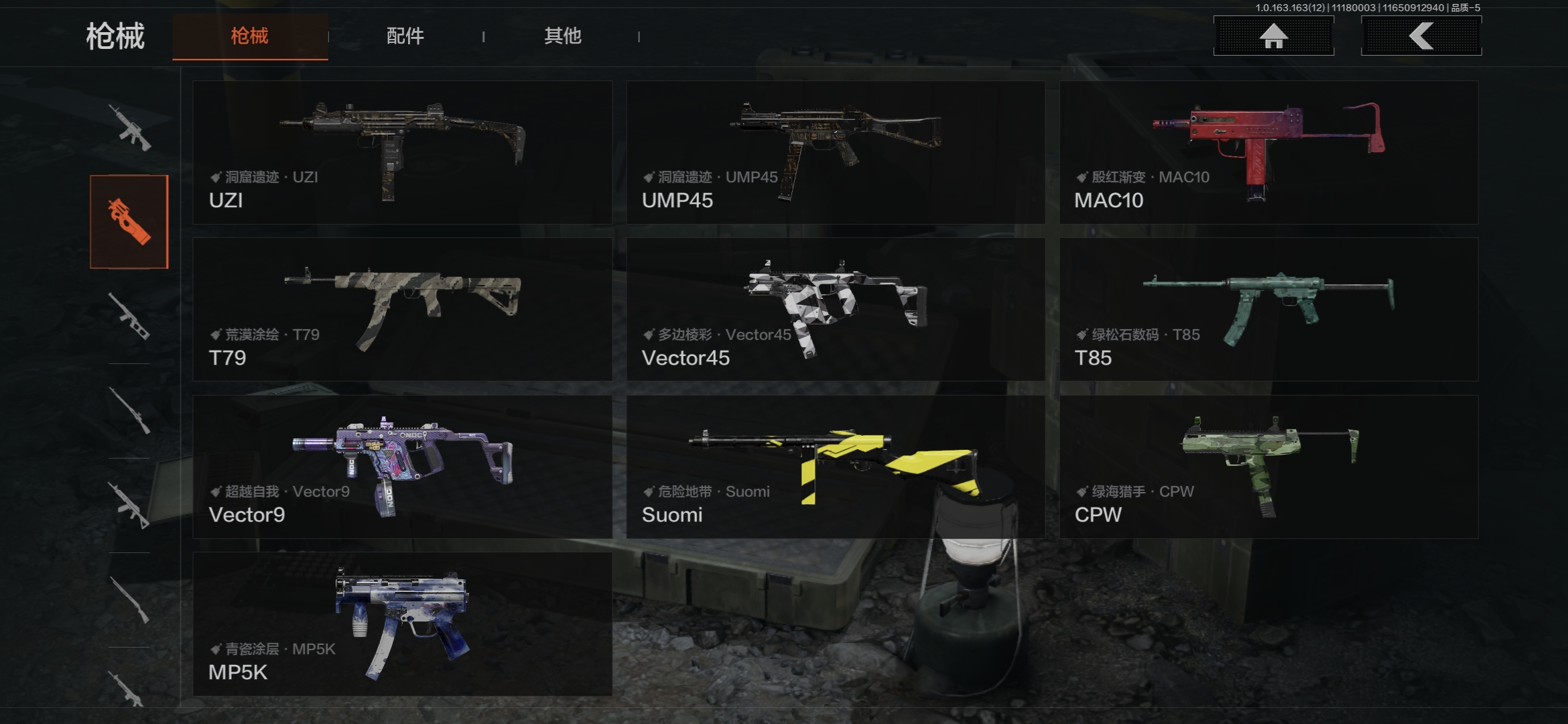1568x724 pixels.
Task: Click the back arrow button
Action: pyautogui.click(x=1421, y=36)
